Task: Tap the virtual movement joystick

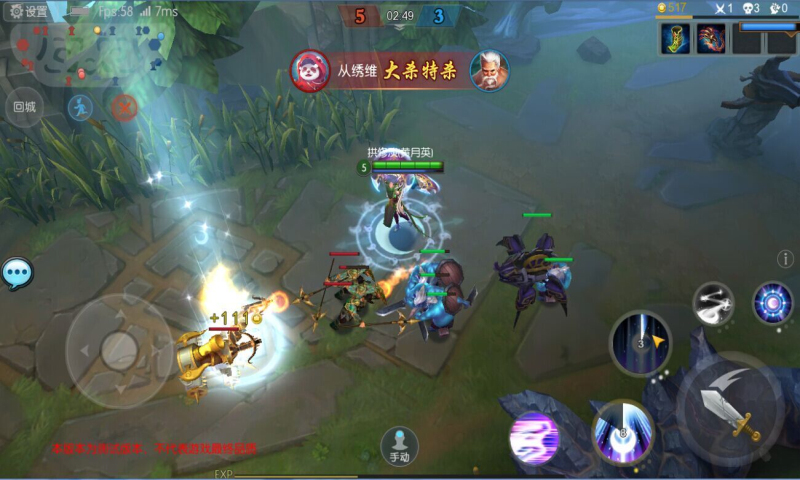Action: click(119, 350)
